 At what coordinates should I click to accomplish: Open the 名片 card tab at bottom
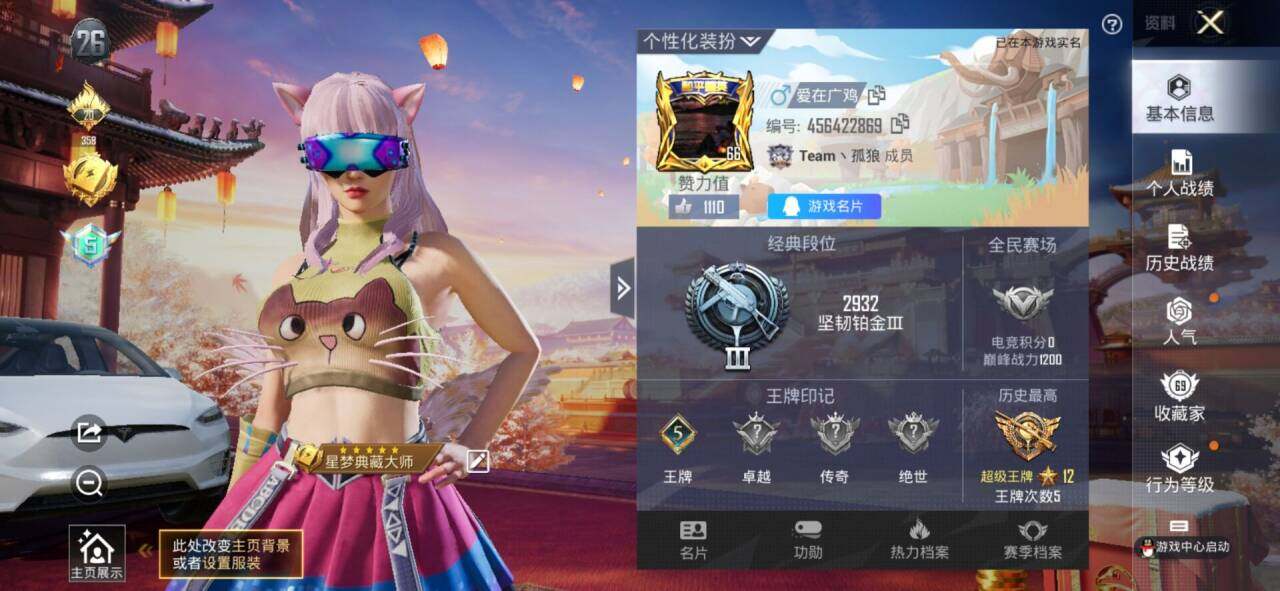[693, 540]
